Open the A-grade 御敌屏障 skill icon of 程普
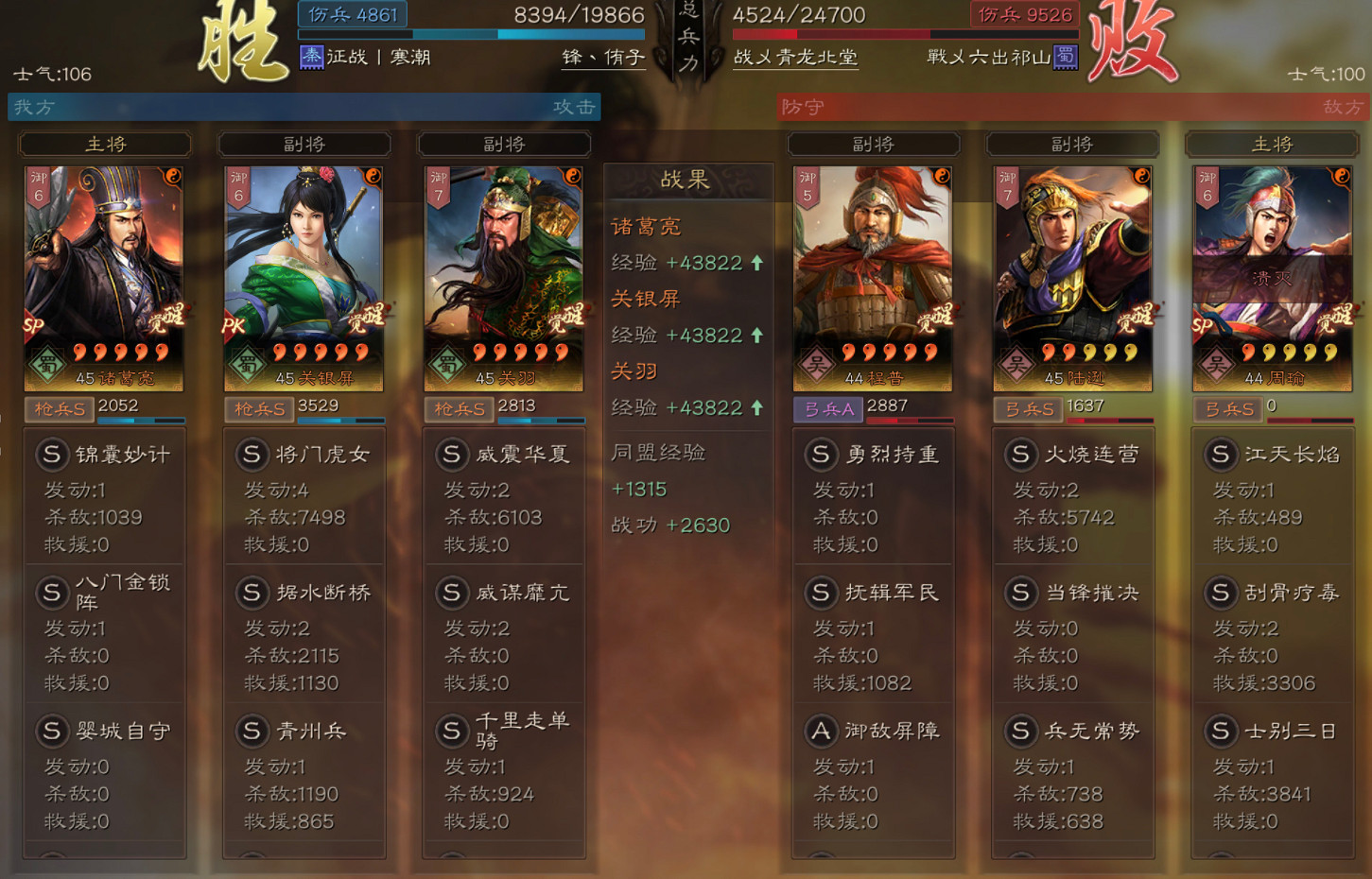This screenshot has height=879, width=1372. [x=821, y=732]
